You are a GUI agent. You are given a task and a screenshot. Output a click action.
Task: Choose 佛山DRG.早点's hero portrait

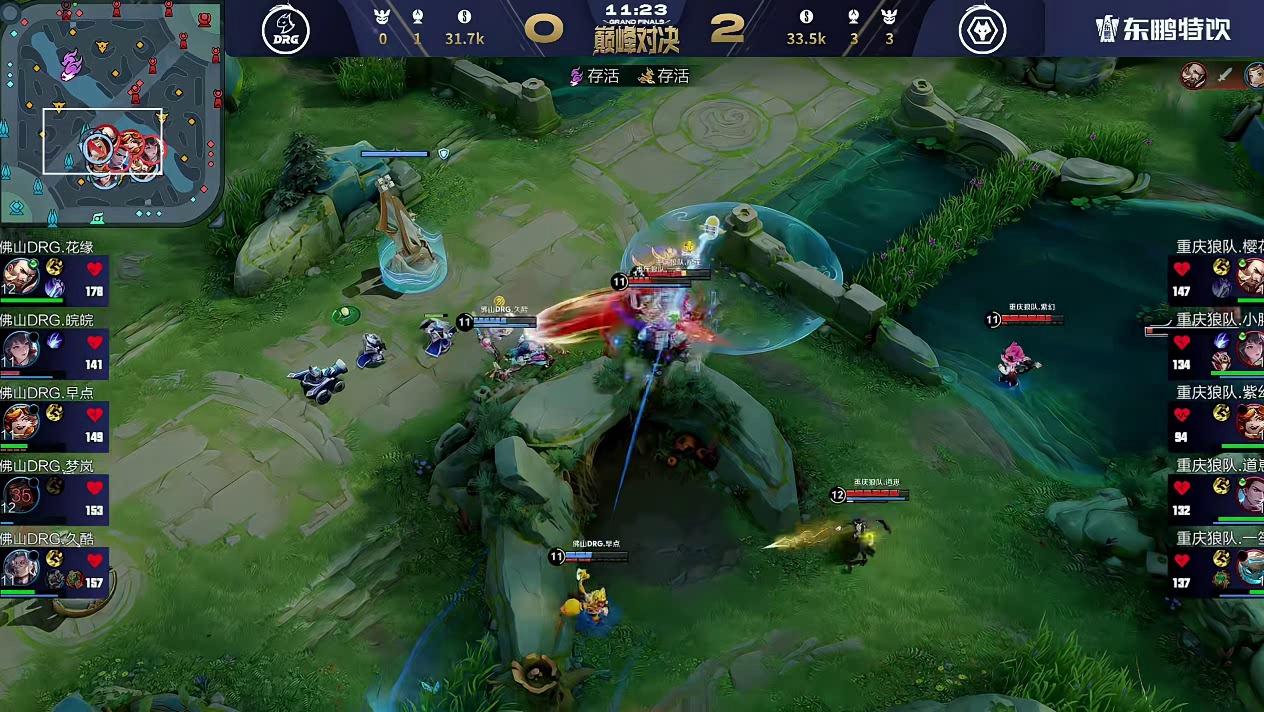pos(21,420)
